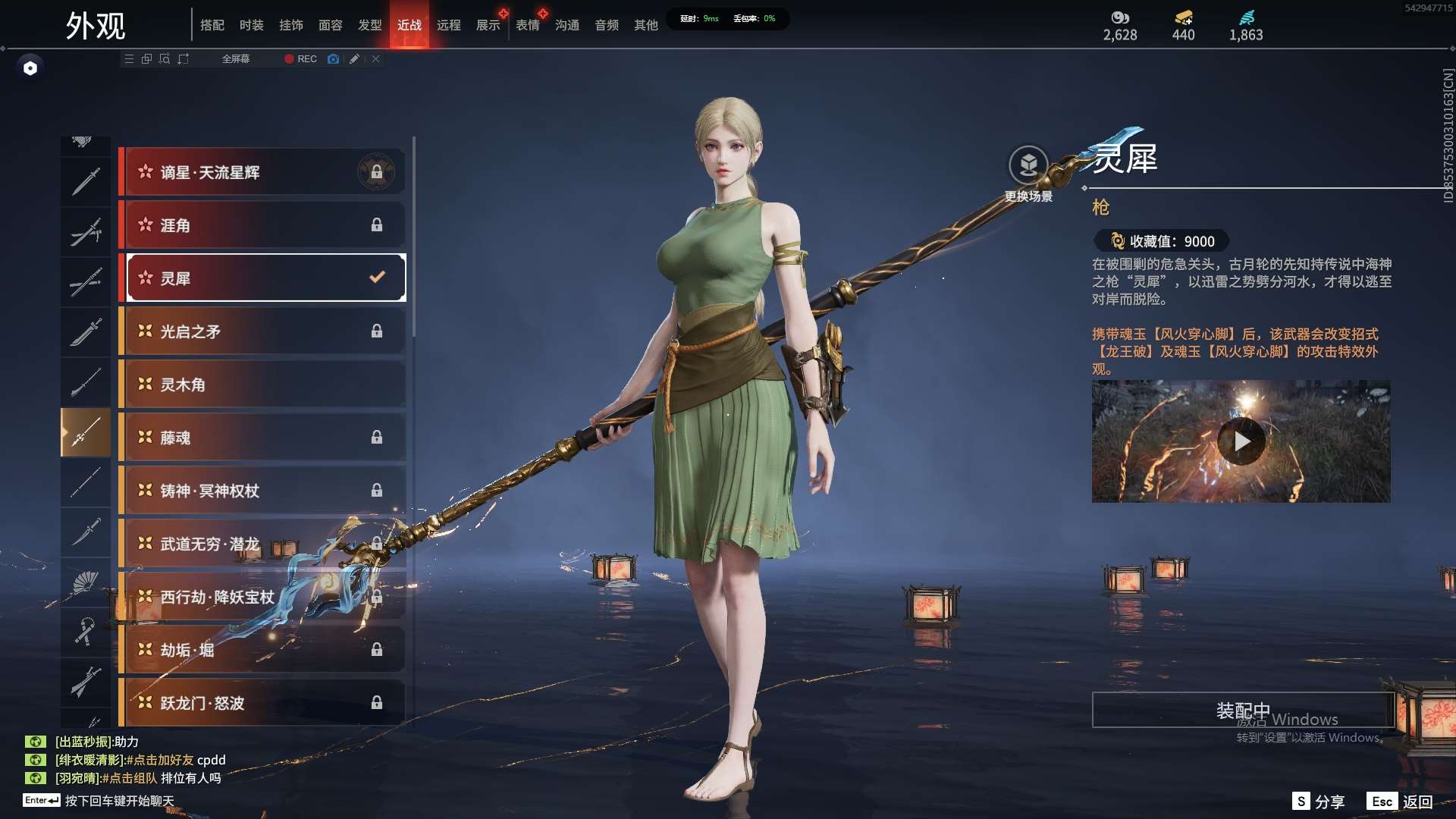The image size is (1456, 819).
Task: Select the 谪星·天流星辉 weapon skin
Action: point(262,172)
